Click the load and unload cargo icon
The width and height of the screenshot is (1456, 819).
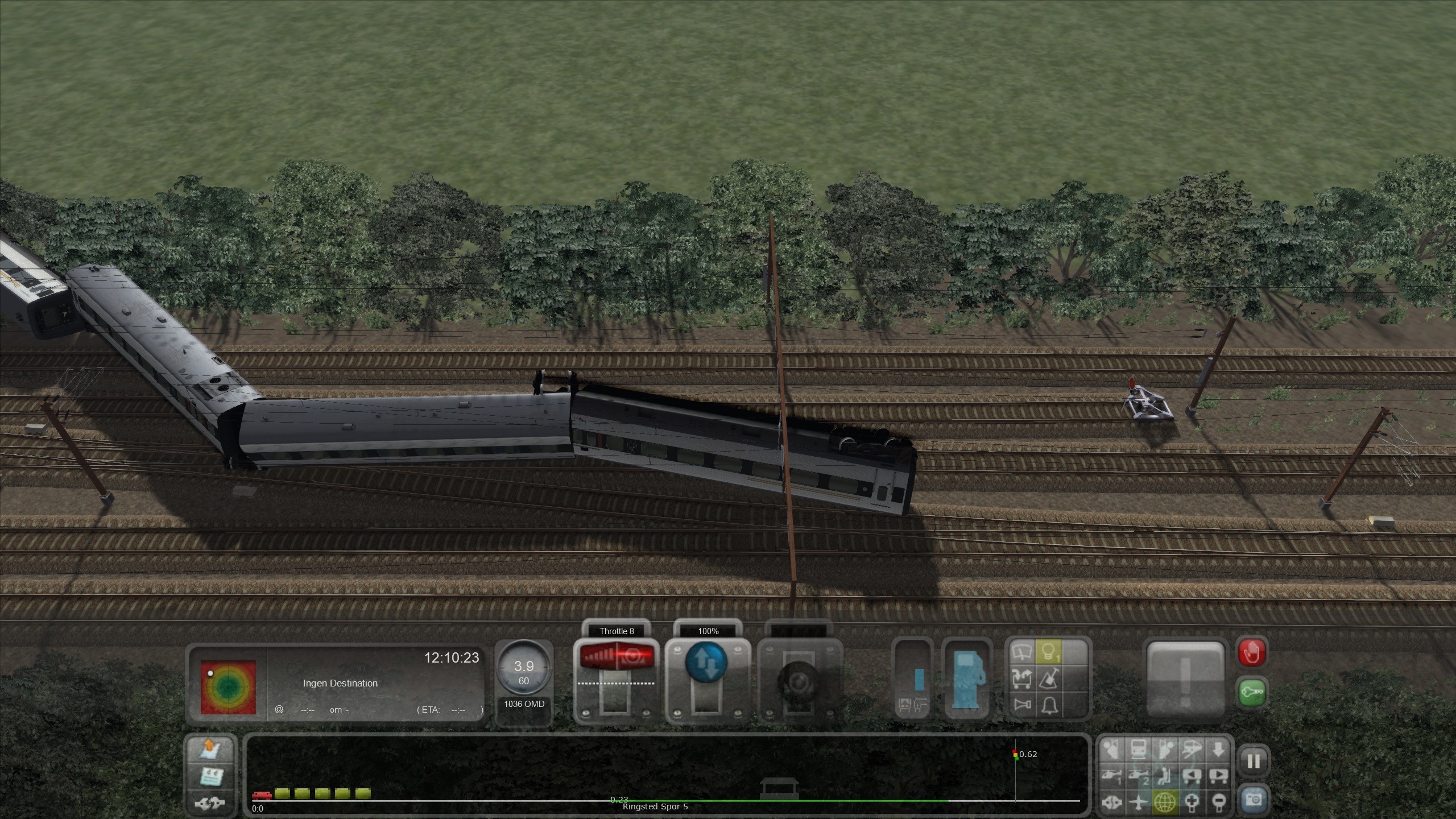(1022, 679)
